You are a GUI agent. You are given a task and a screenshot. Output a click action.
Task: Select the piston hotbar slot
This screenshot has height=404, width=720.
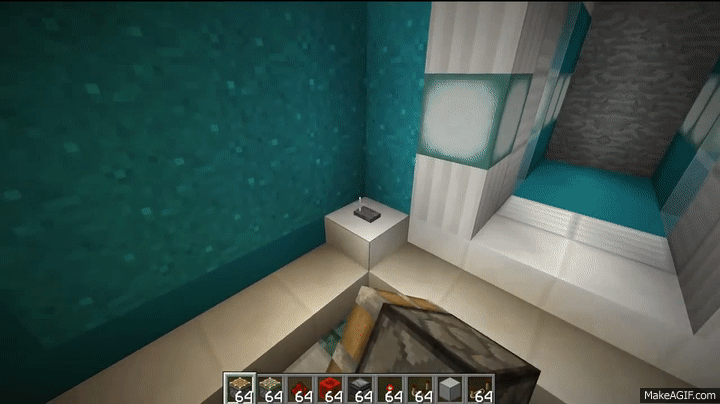tap(241, 386)
